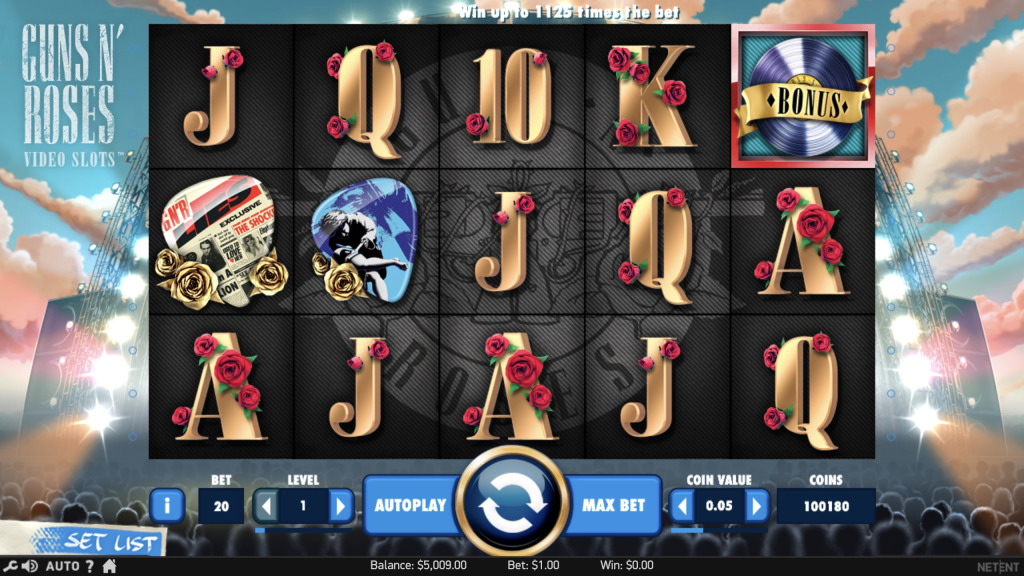Decrease the bet level
Viewport: 1024px width, 576px height.
tap(267, 506)
